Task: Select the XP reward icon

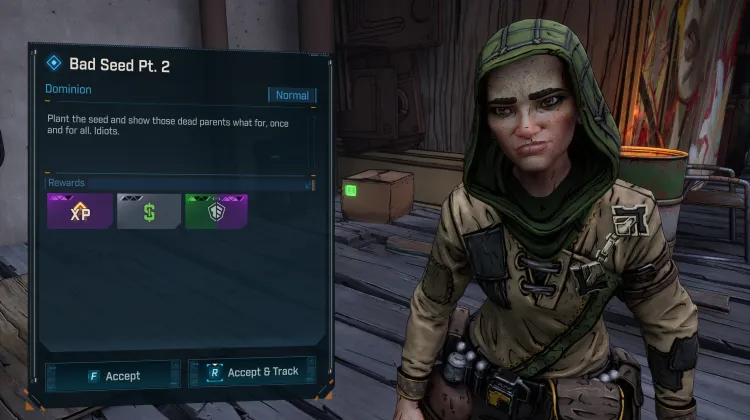Action: (x=79, y=211)
